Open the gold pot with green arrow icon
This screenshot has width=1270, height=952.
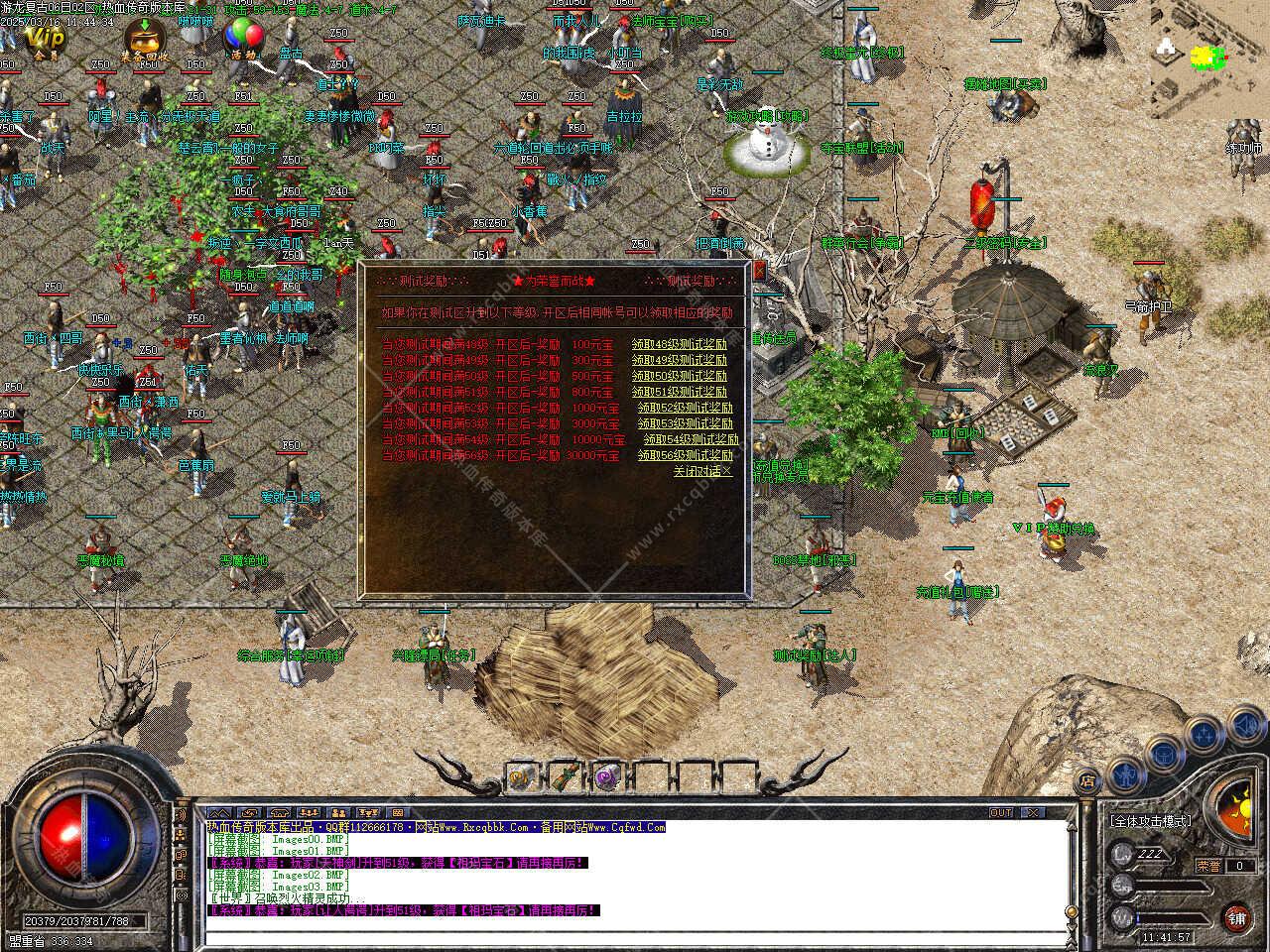click(x=145, y=40)
